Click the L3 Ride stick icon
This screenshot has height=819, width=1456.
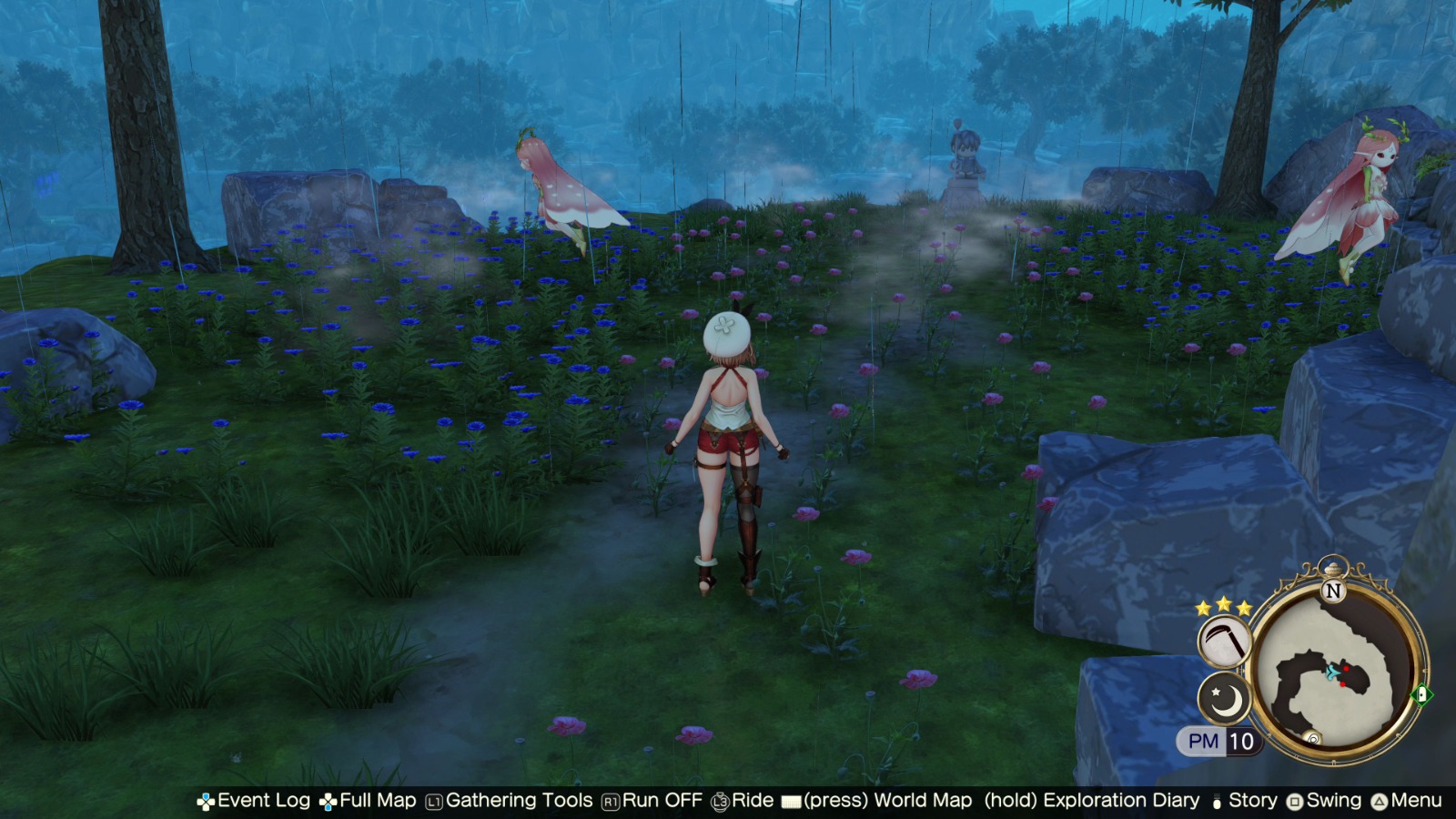pyautogui.click(x=719, y=801)
